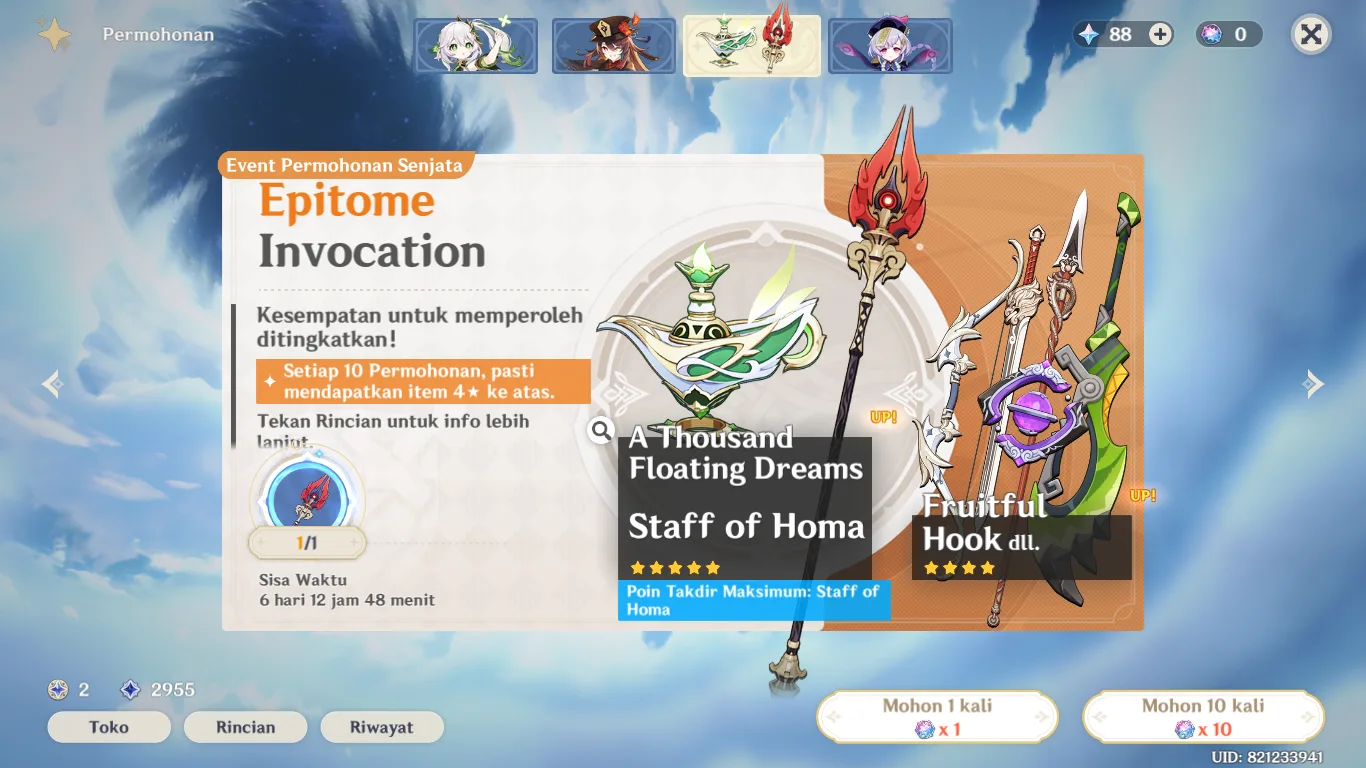The height and width of the screenshot is (768, 1366).
Task: Switch to the Hu Tao character banner tab
Action: point(613,46)
